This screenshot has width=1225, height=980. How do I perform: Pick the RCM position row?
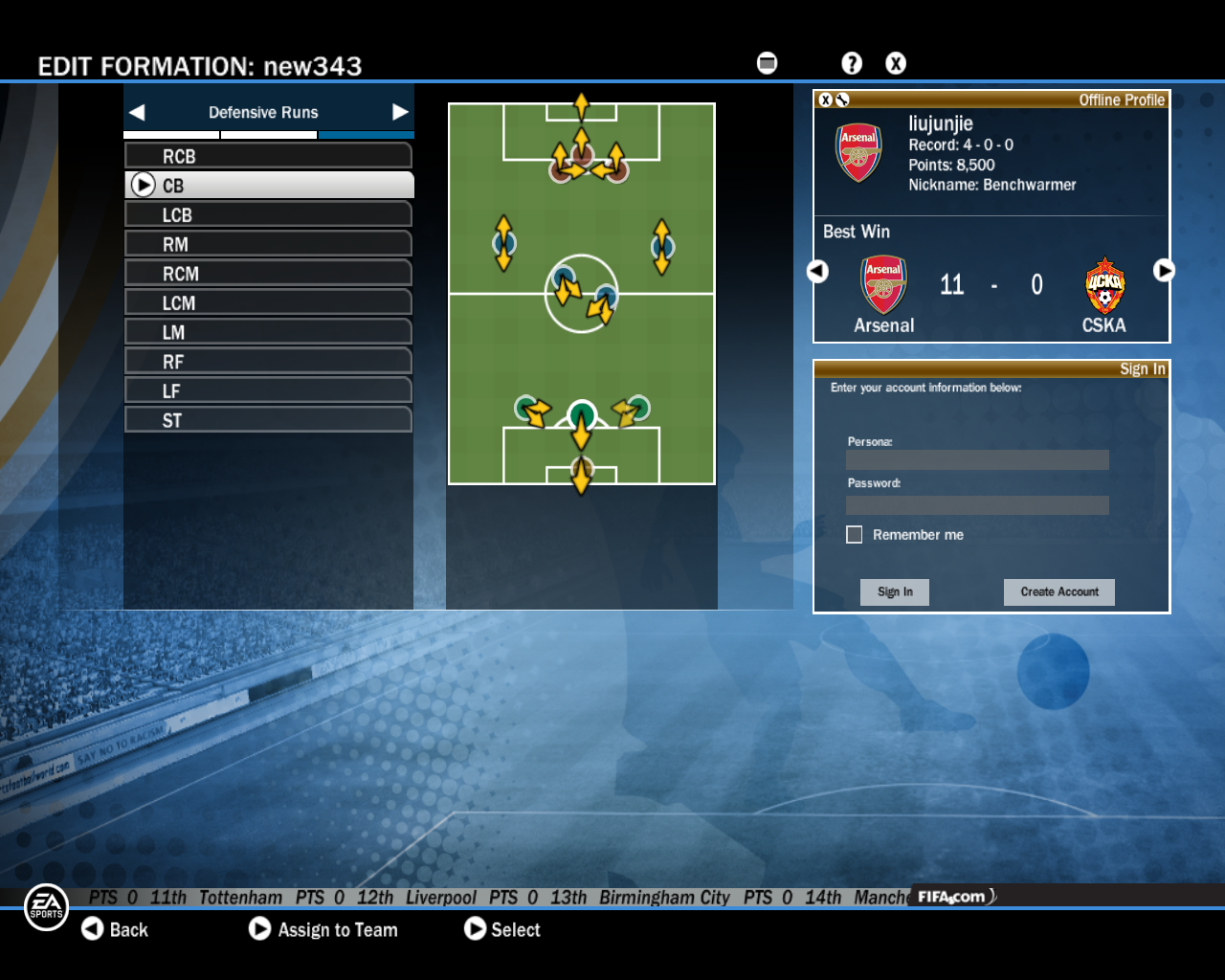pyautogui.click(x=268, y=274)
